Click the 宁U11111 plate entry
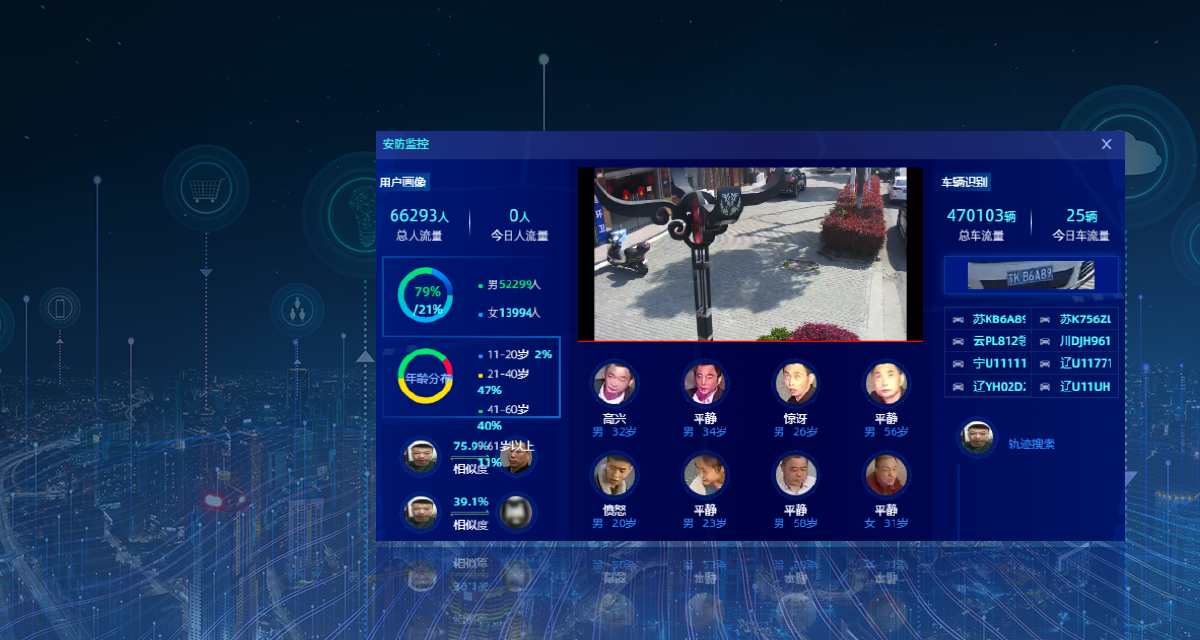The height and width of the screenshot is (640, 1200). coord(988,363)
